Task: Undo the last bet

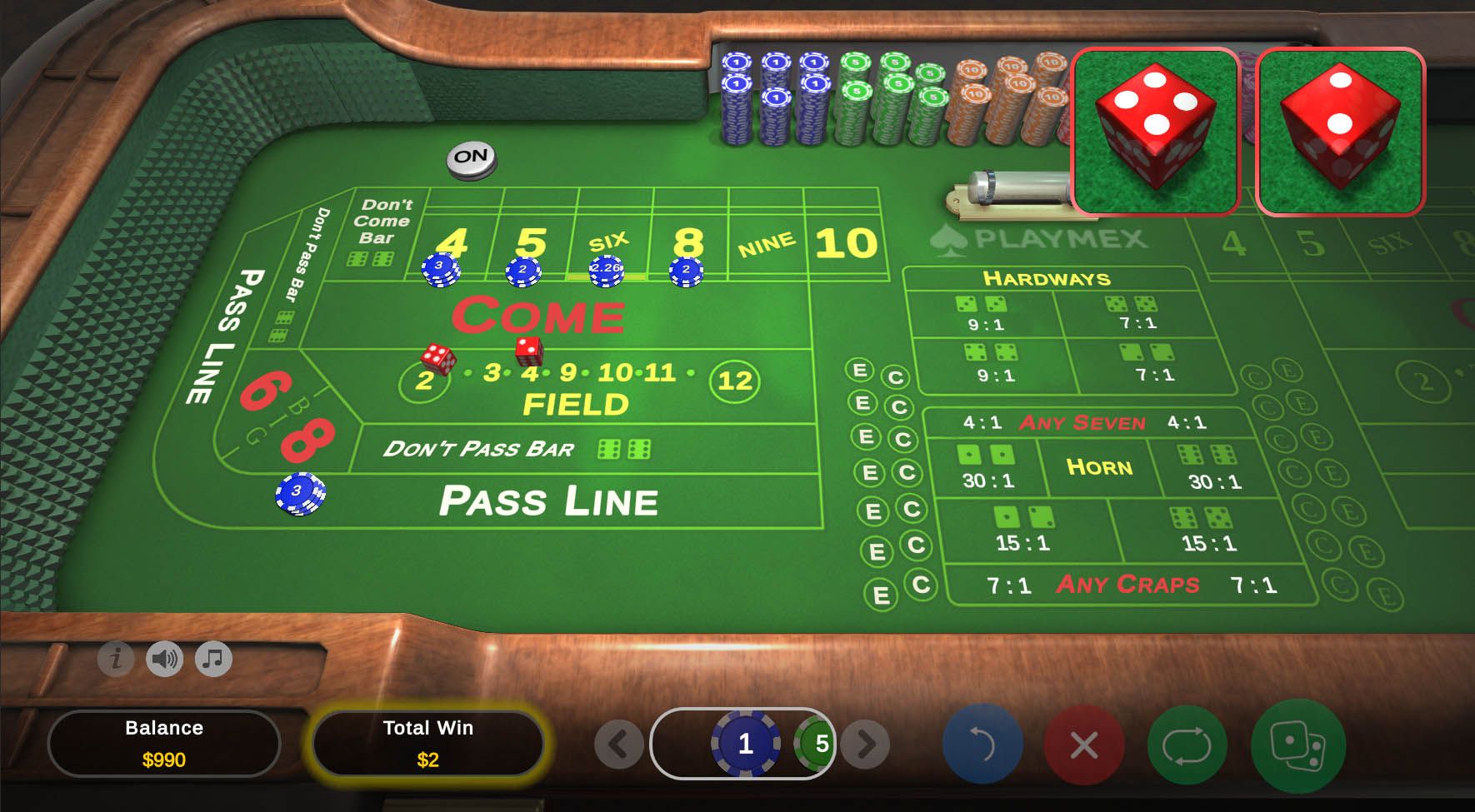Action: (x=982, y=744)
